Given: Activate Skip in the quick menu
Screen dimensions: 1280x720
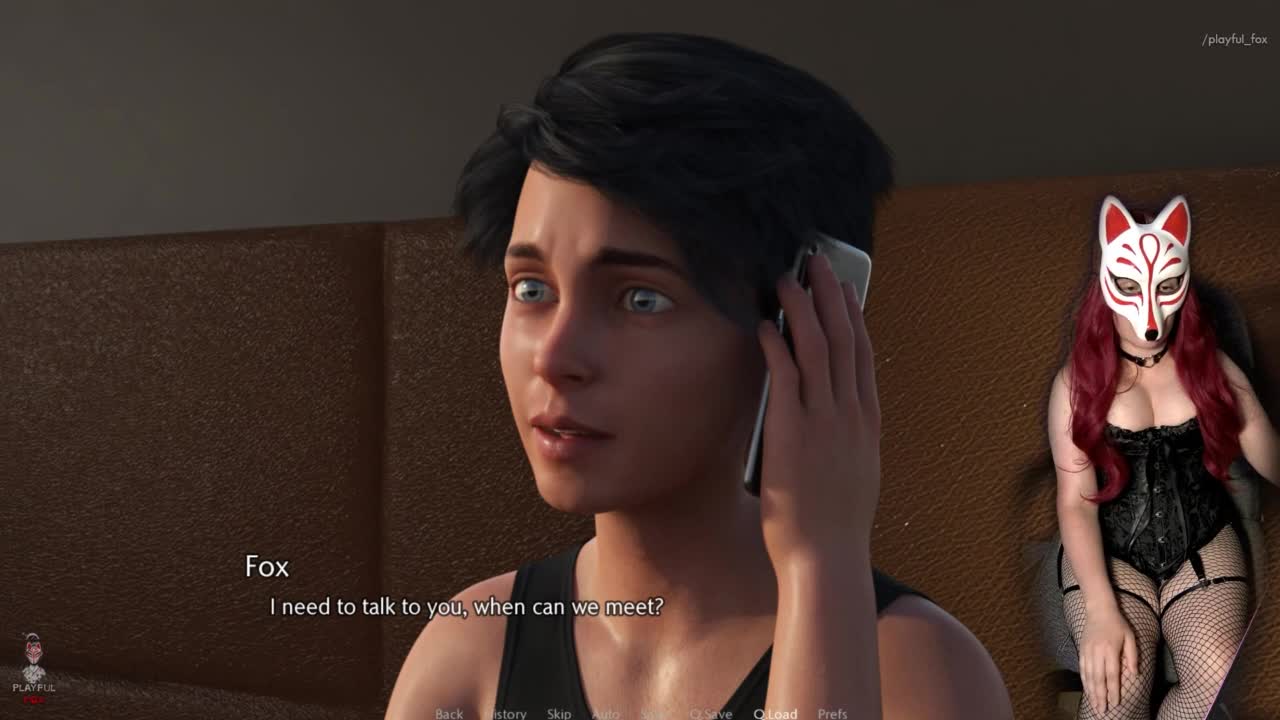Looking at the screenshot, I should (x=559, y=713).
